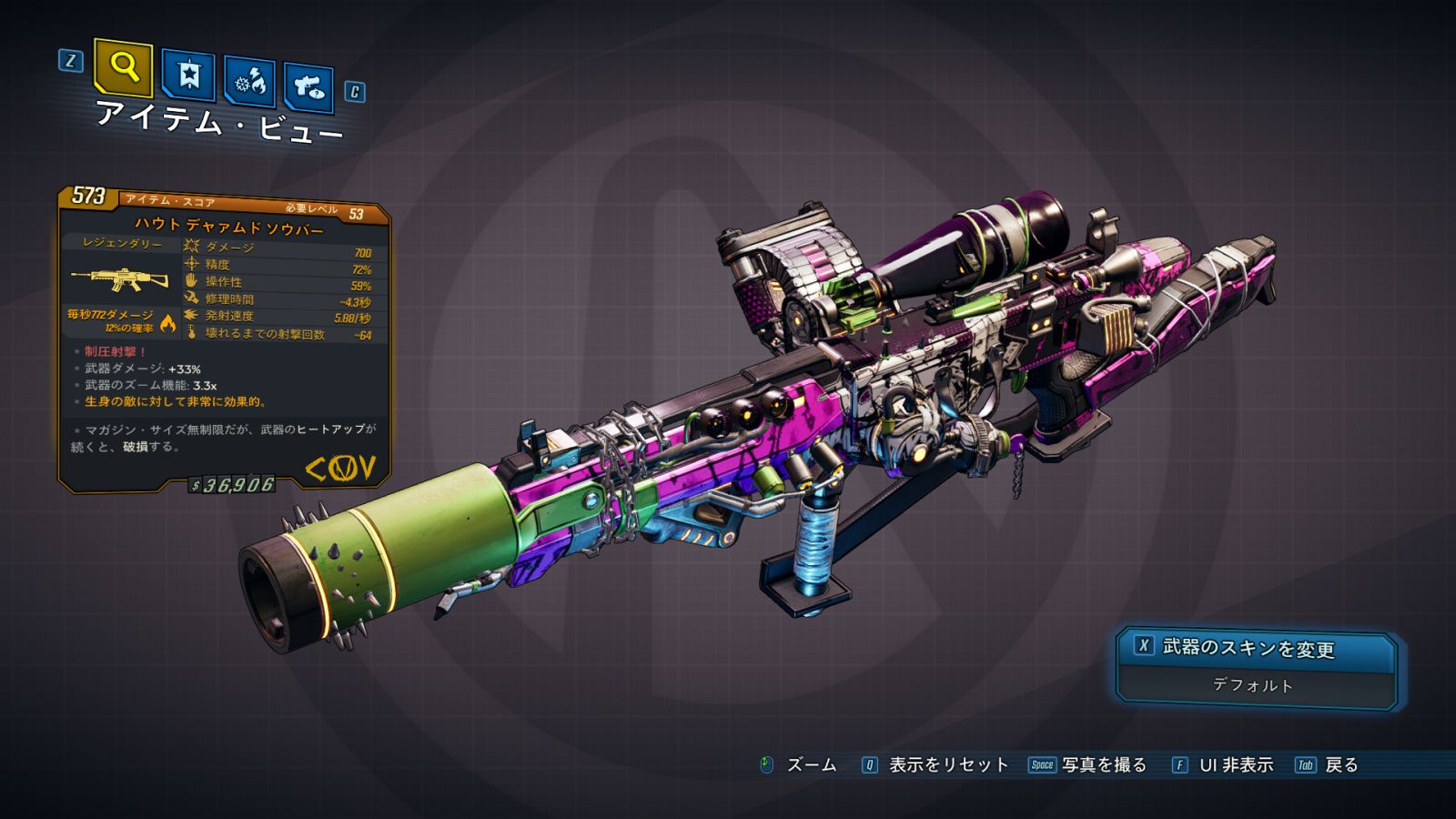Switch to the star badge tab
Image resolution: width=1456 pixels, height=819 pixels.
[x=188, y=75]
